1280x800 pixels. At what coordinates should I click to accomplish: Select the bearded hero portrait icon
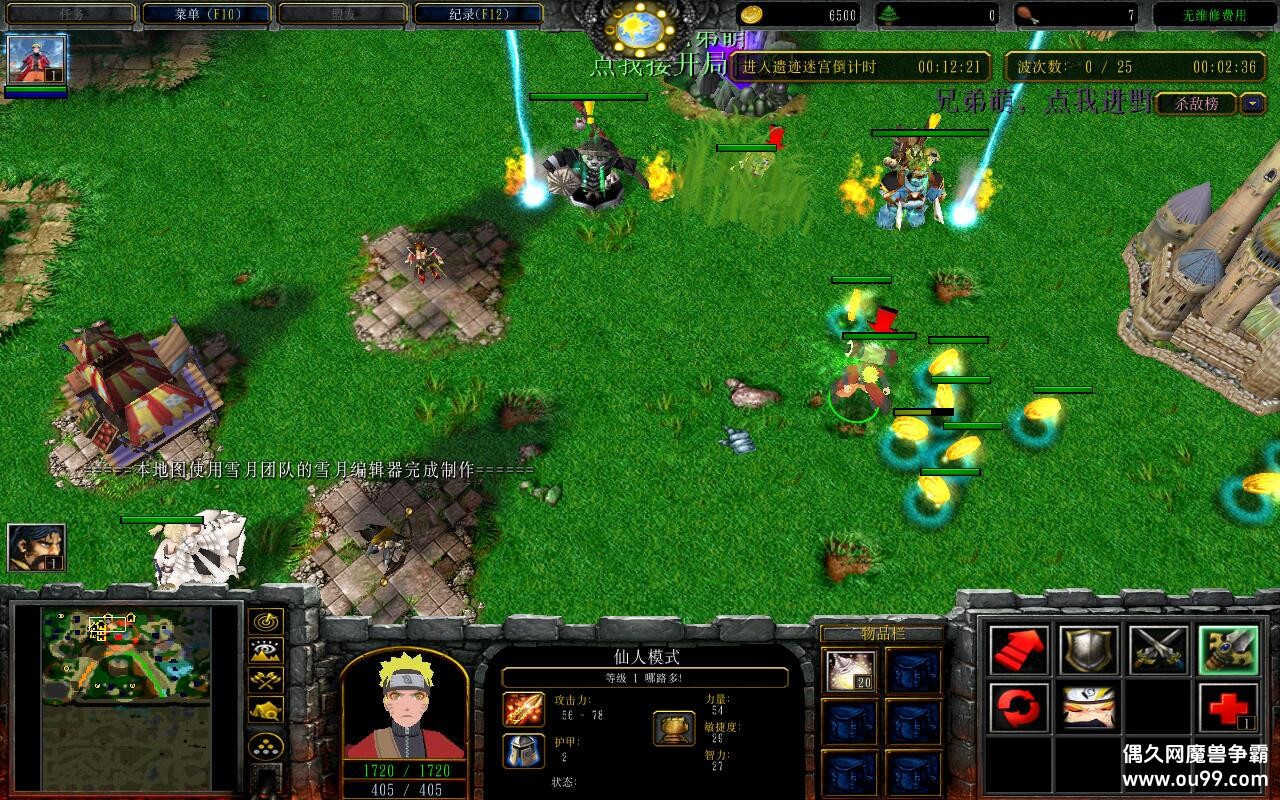click(x=37, y=547)
